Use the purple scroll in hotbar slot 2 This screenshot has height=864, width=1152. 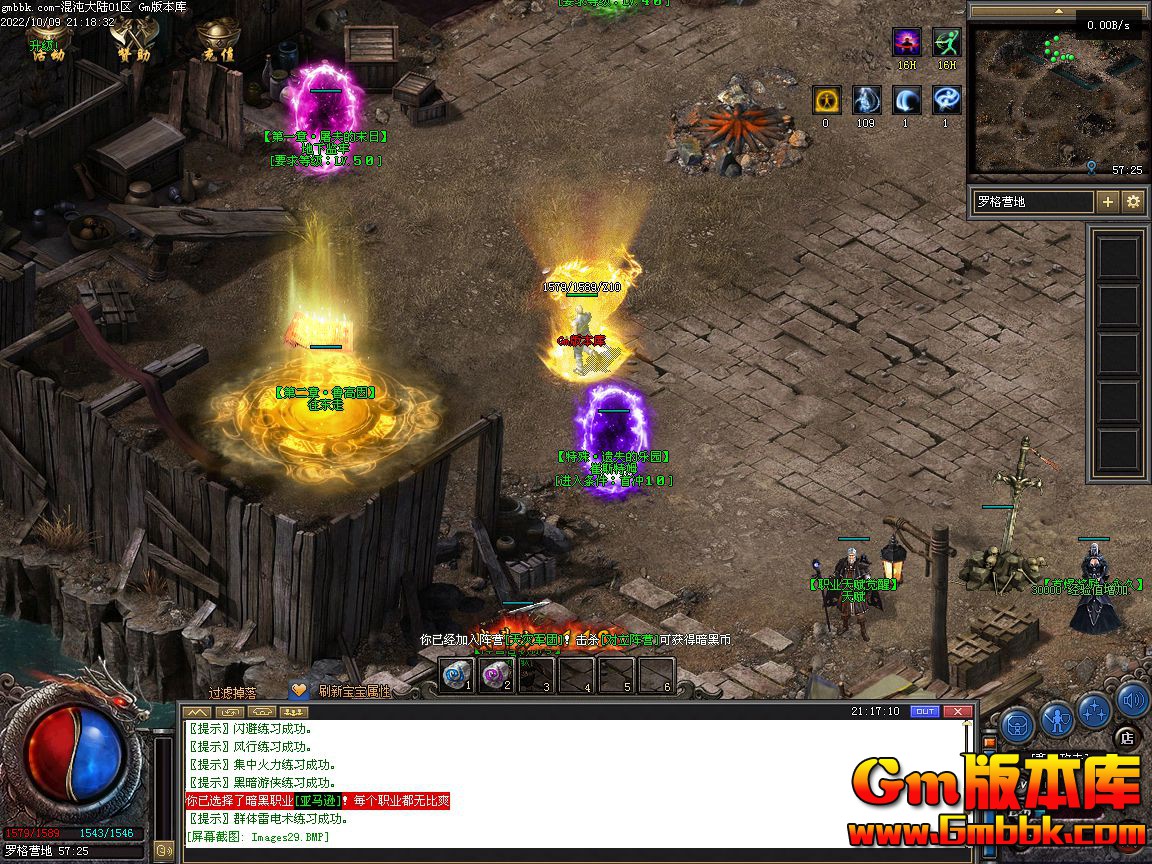[x=497, y=674]
